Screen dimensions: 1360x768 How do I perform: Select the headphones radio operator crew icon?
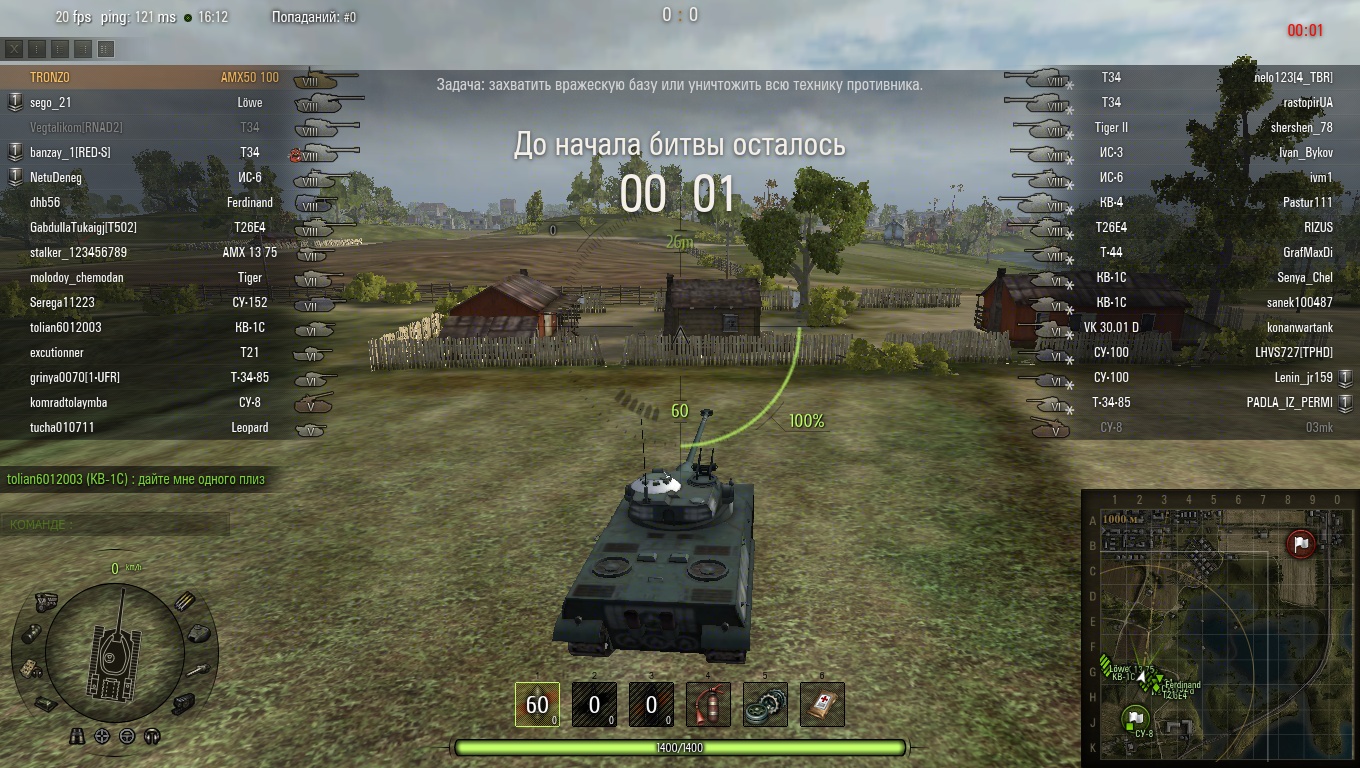click(152, 737)
